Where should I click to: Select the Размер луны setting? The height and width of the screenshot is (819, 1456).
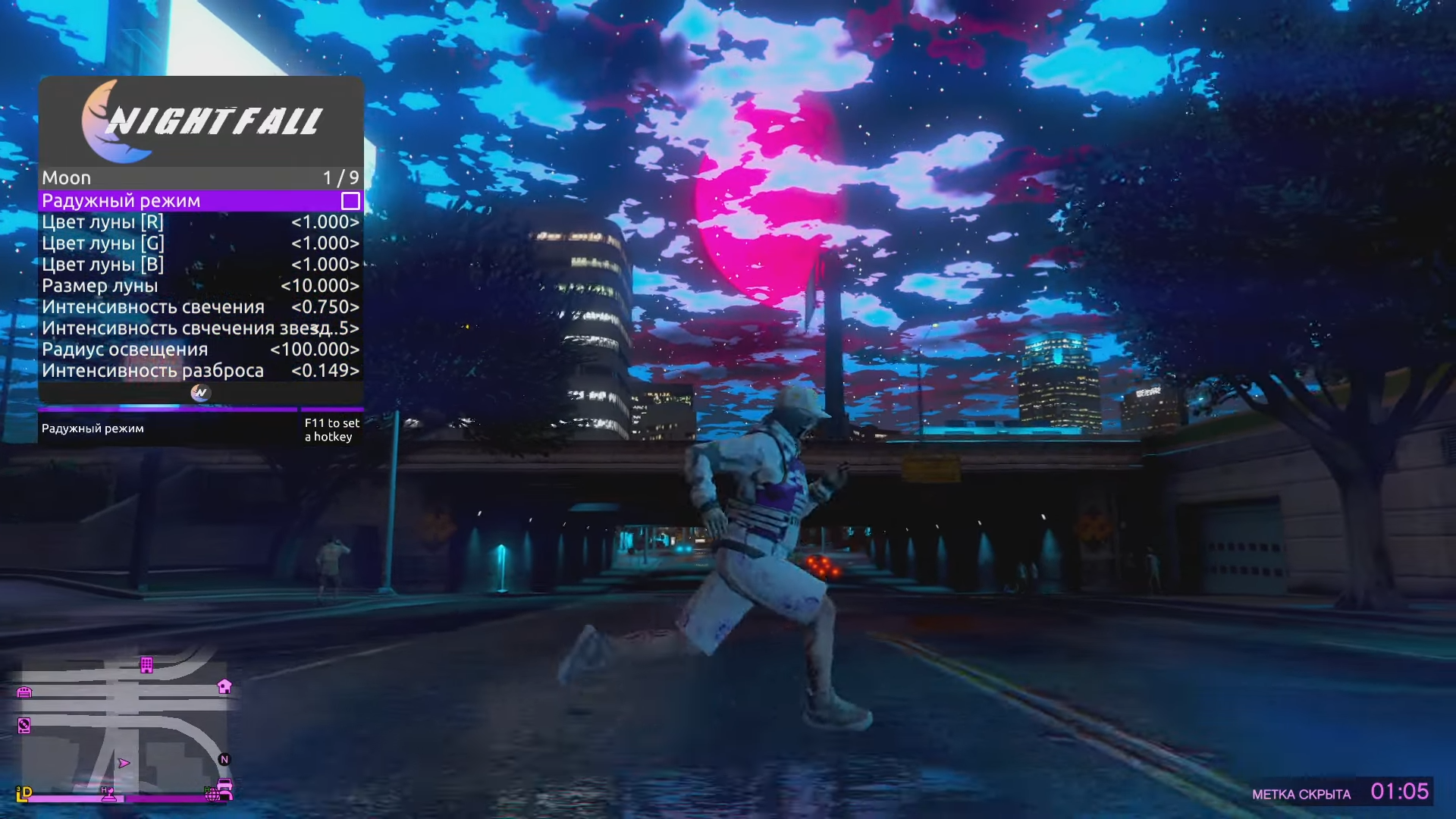200,286
